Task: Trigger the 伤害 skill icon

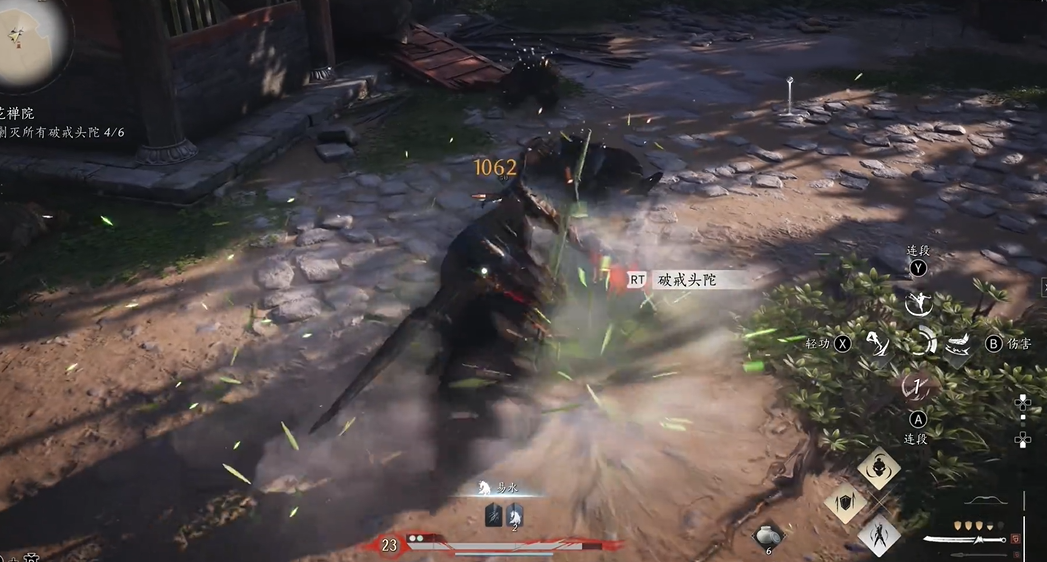Action: (958, 344)
